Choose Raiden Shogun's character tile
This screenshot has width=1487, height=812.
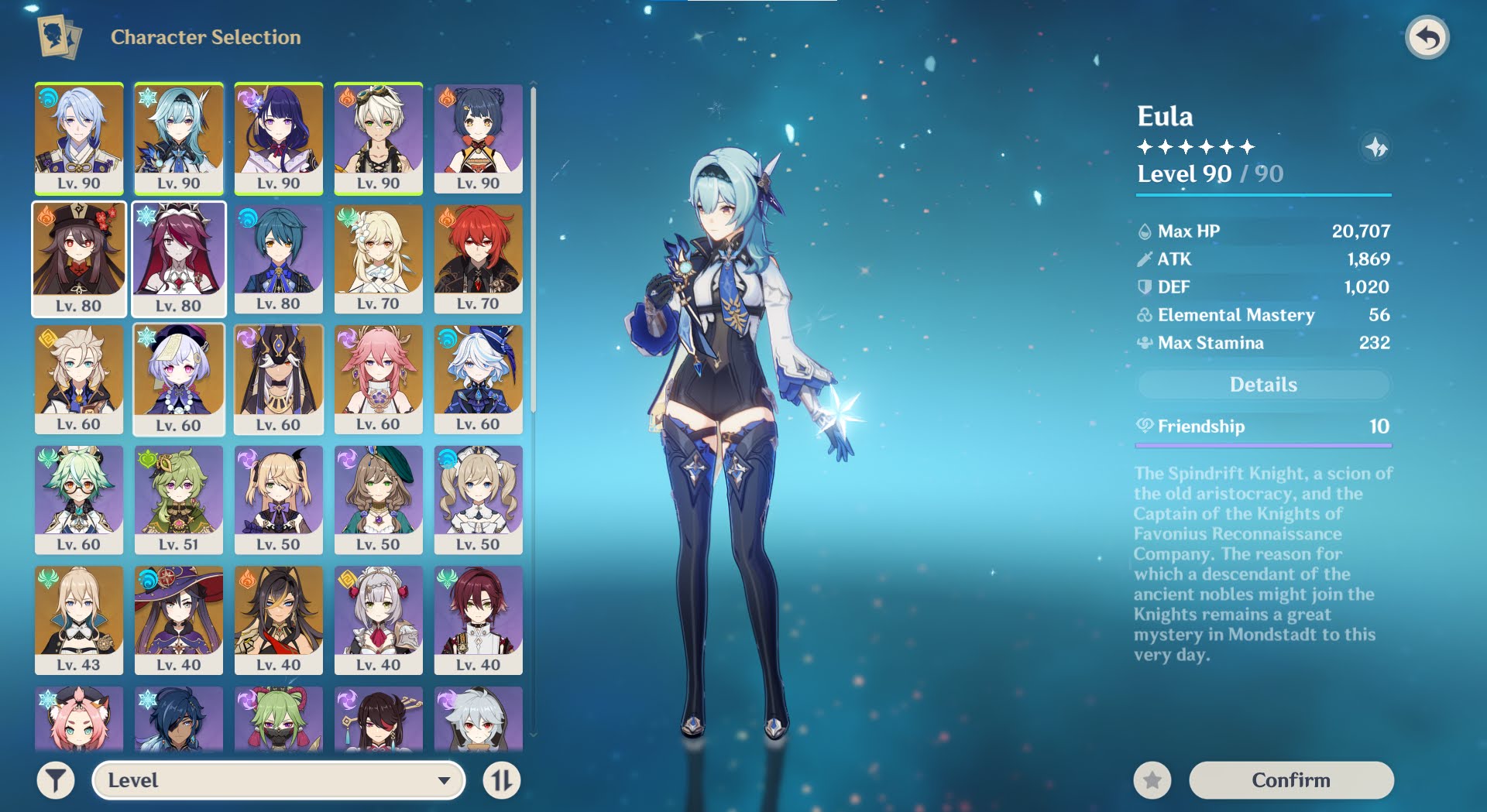pos(279,138)
